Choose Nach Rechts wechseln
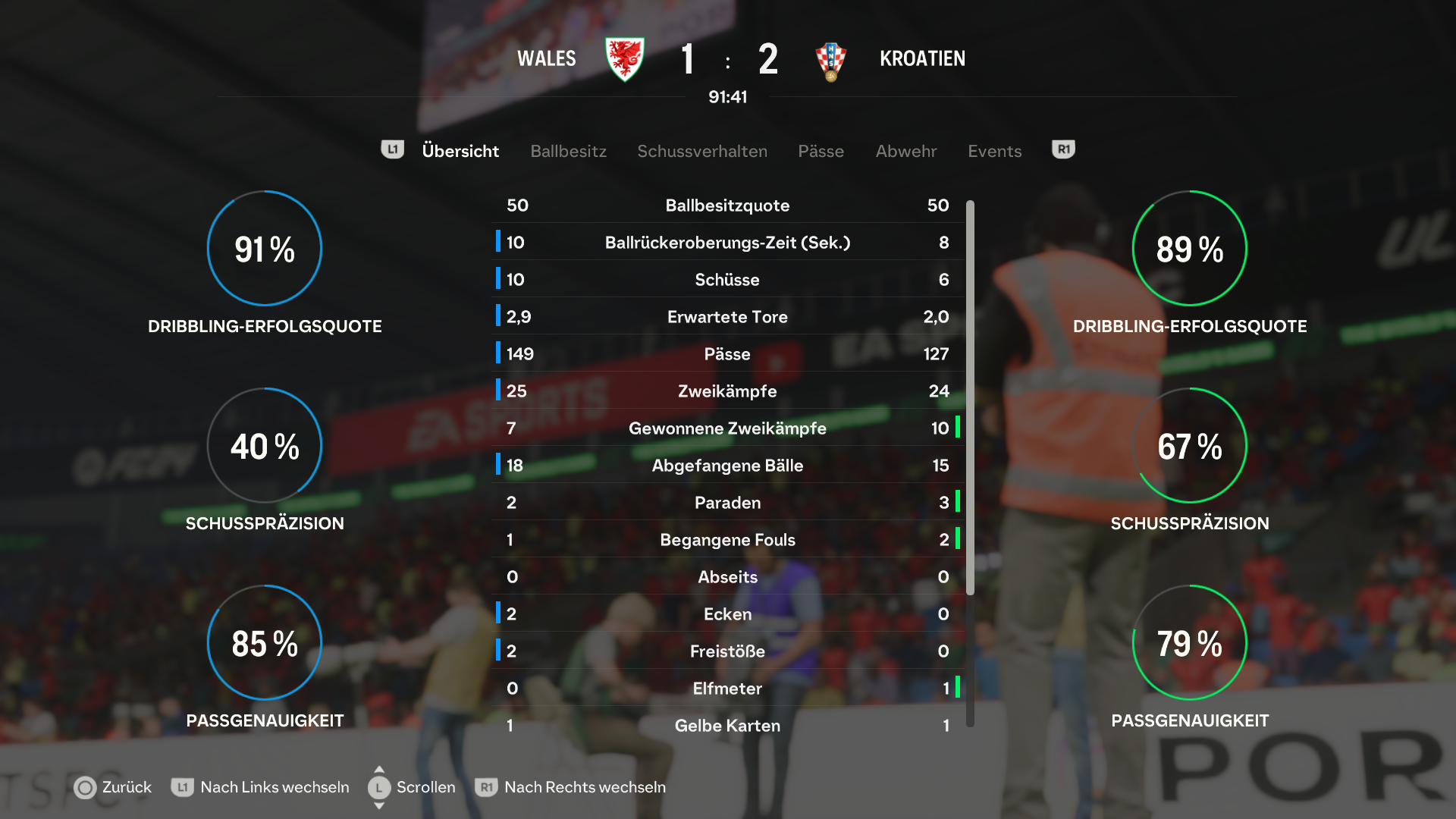The image size is (1456, 819). pyautogui.click(x=570, y=787)
